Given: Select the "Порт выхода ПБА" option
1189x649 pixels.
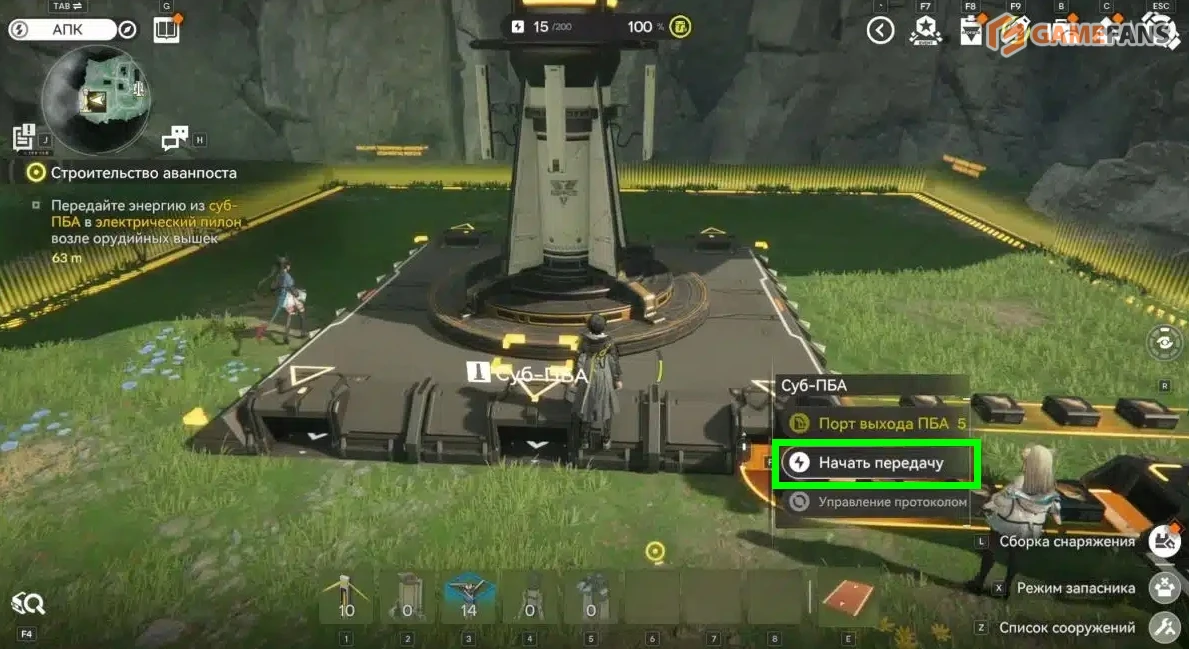Looking at the screenshot, I should click(x=877, y=423).
